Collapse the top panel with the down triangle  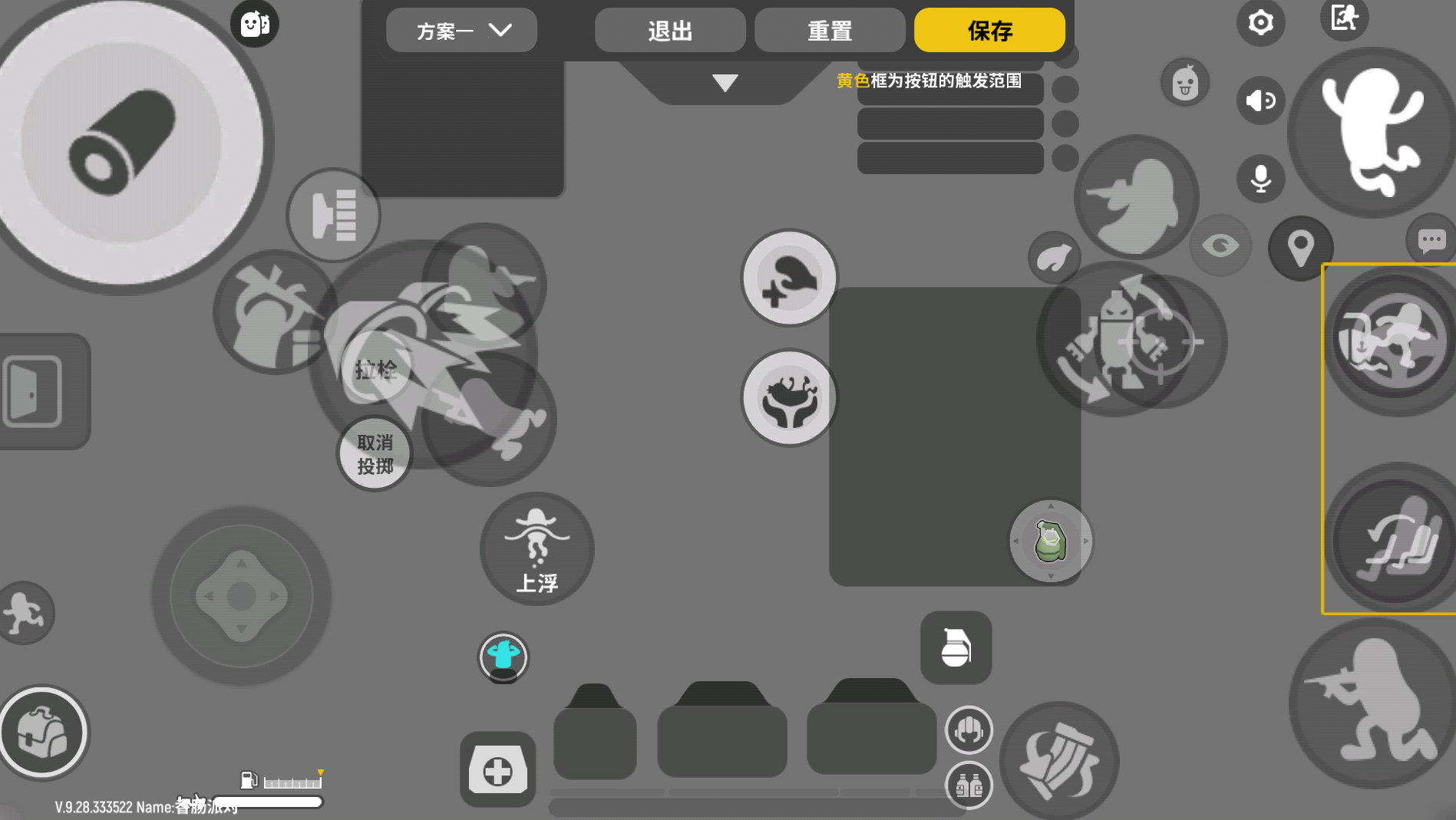point(724,82)
